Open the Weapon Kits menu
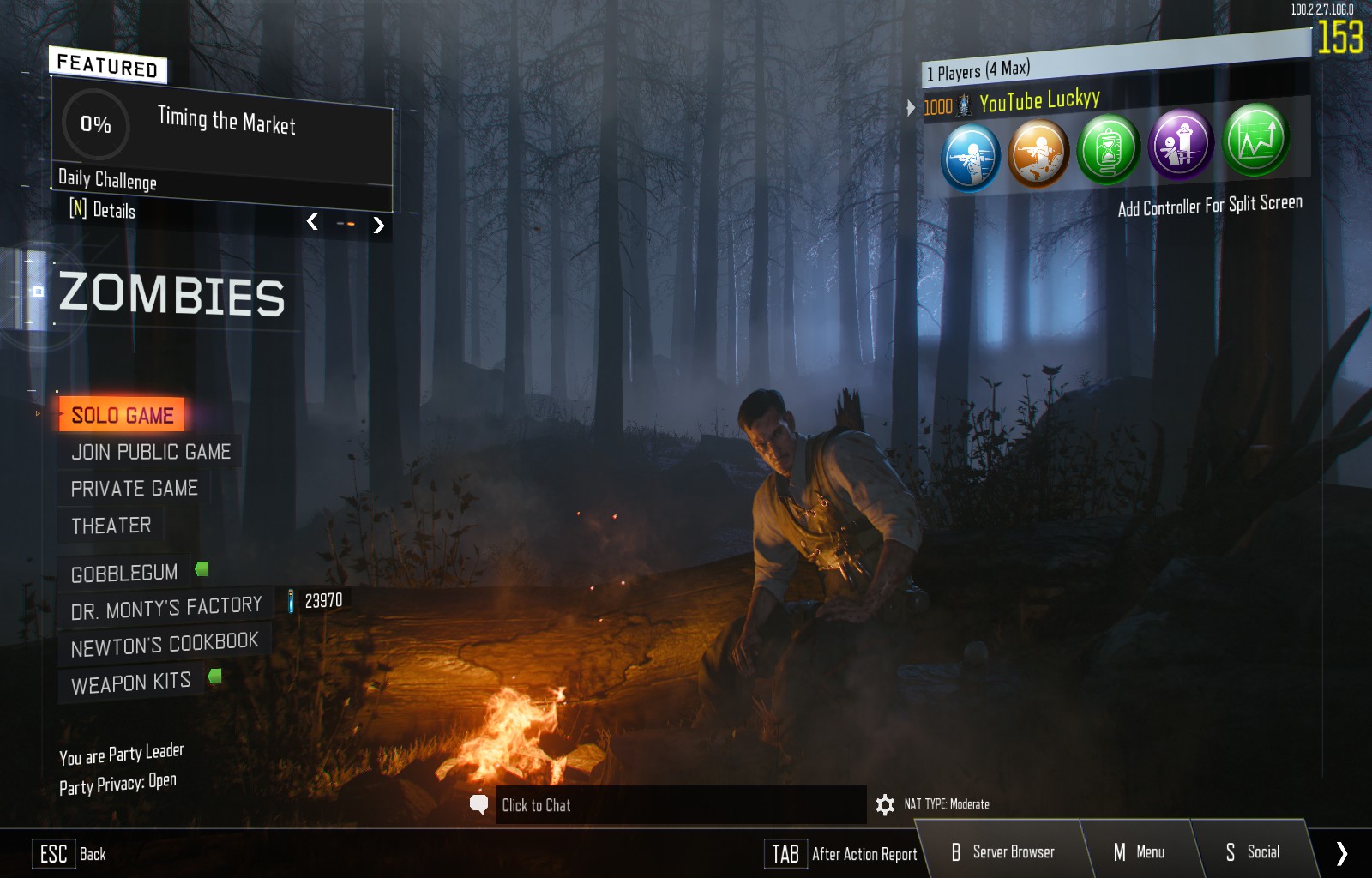 click(130, 683)
